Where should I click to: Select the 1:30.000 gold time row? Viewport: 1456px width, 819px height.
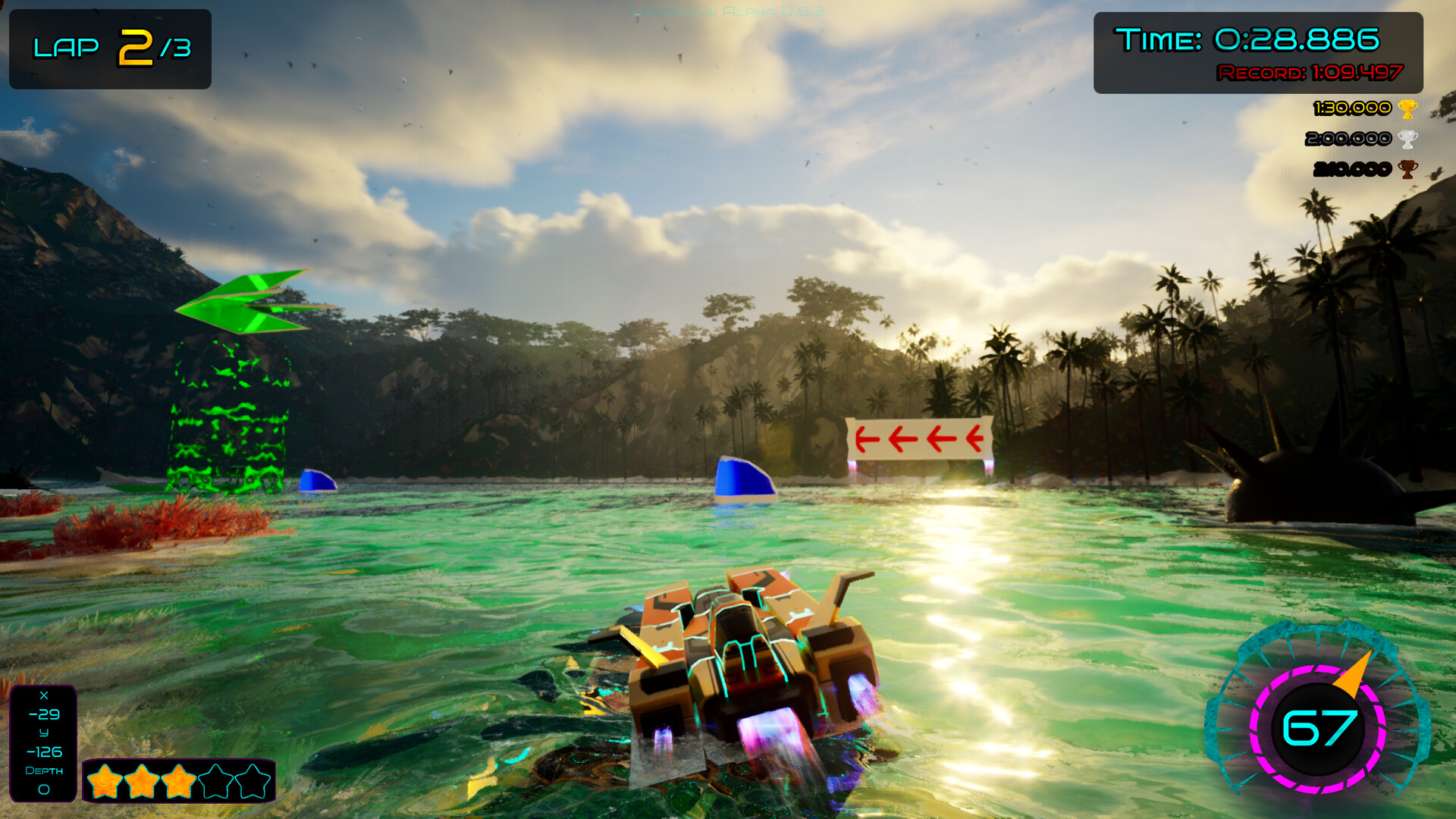coord(1357,108)
